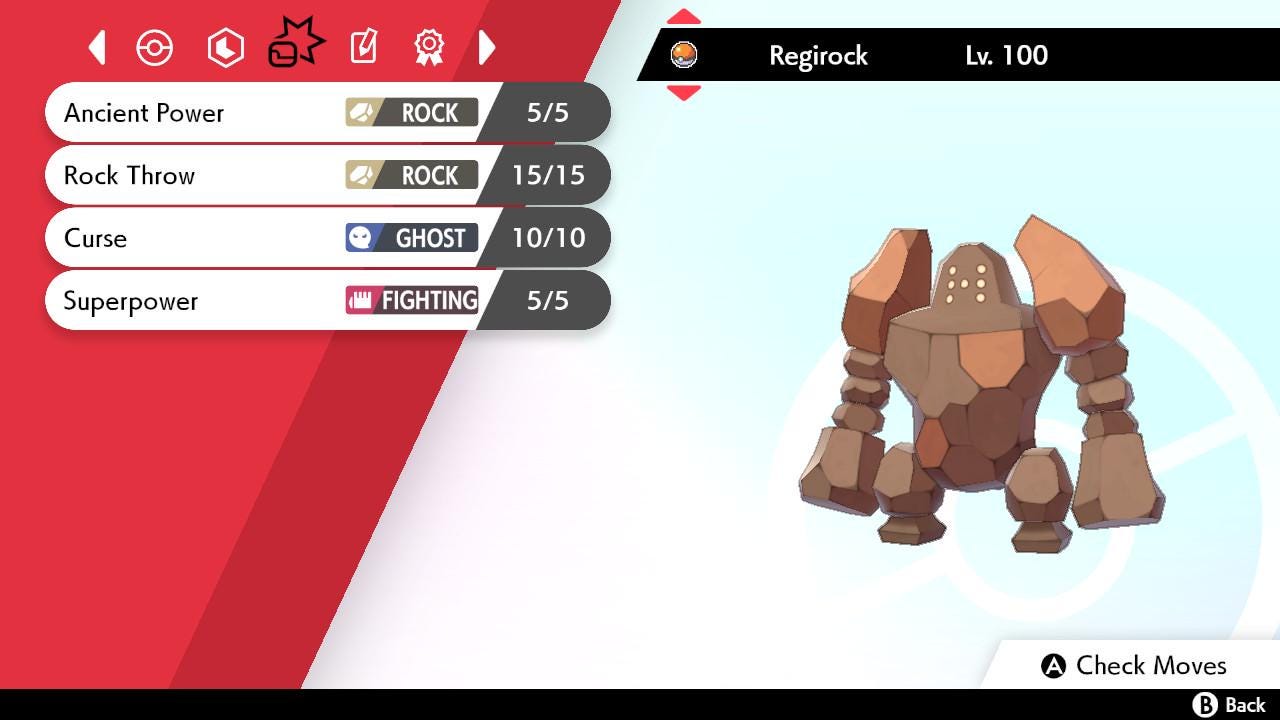Open the trainer memo notepad tab
The height and width of the screenshot is (720, 1280).
363,47
